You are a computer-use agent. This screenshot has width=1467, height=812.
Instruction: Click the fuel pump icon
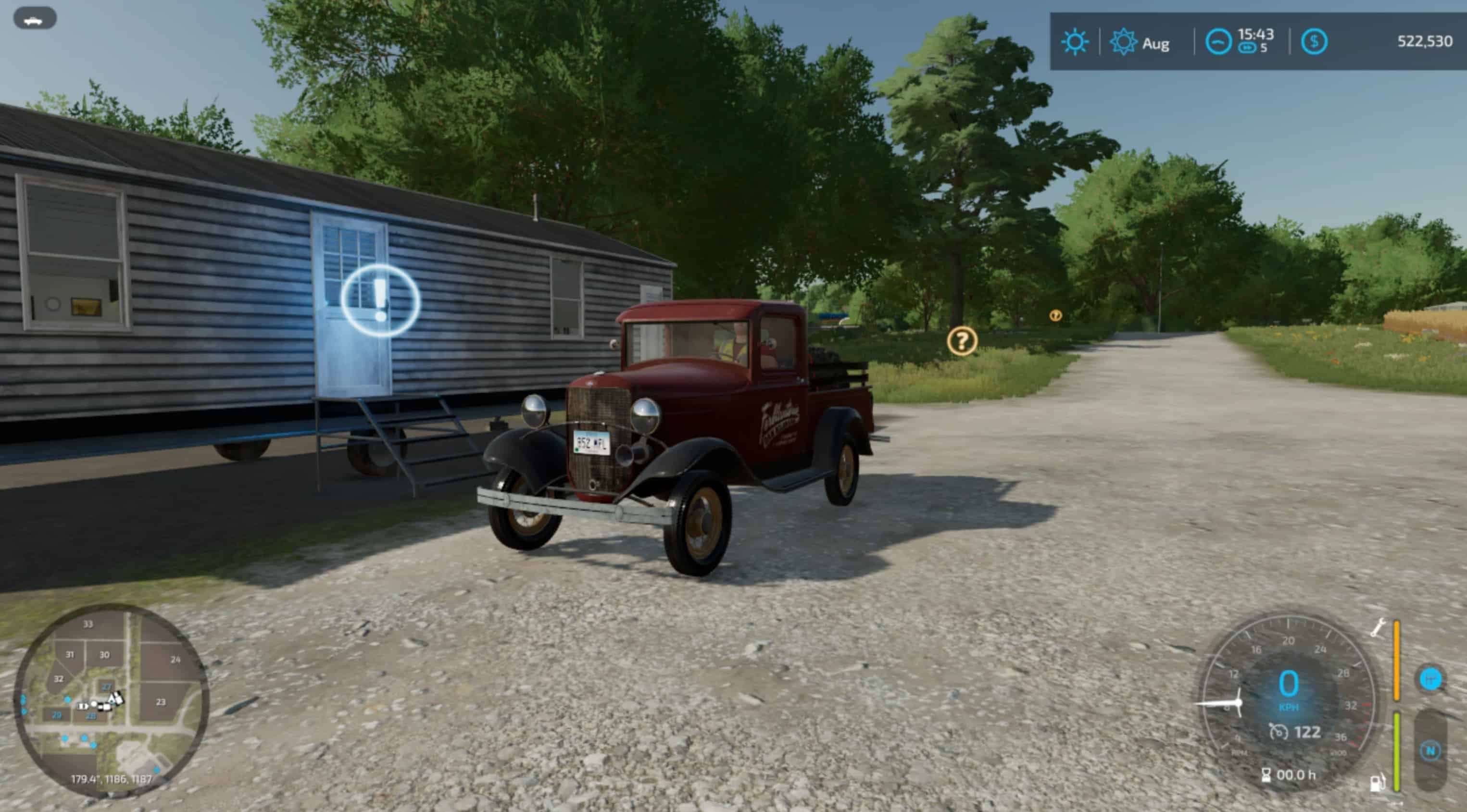[x=1377, y=782]
